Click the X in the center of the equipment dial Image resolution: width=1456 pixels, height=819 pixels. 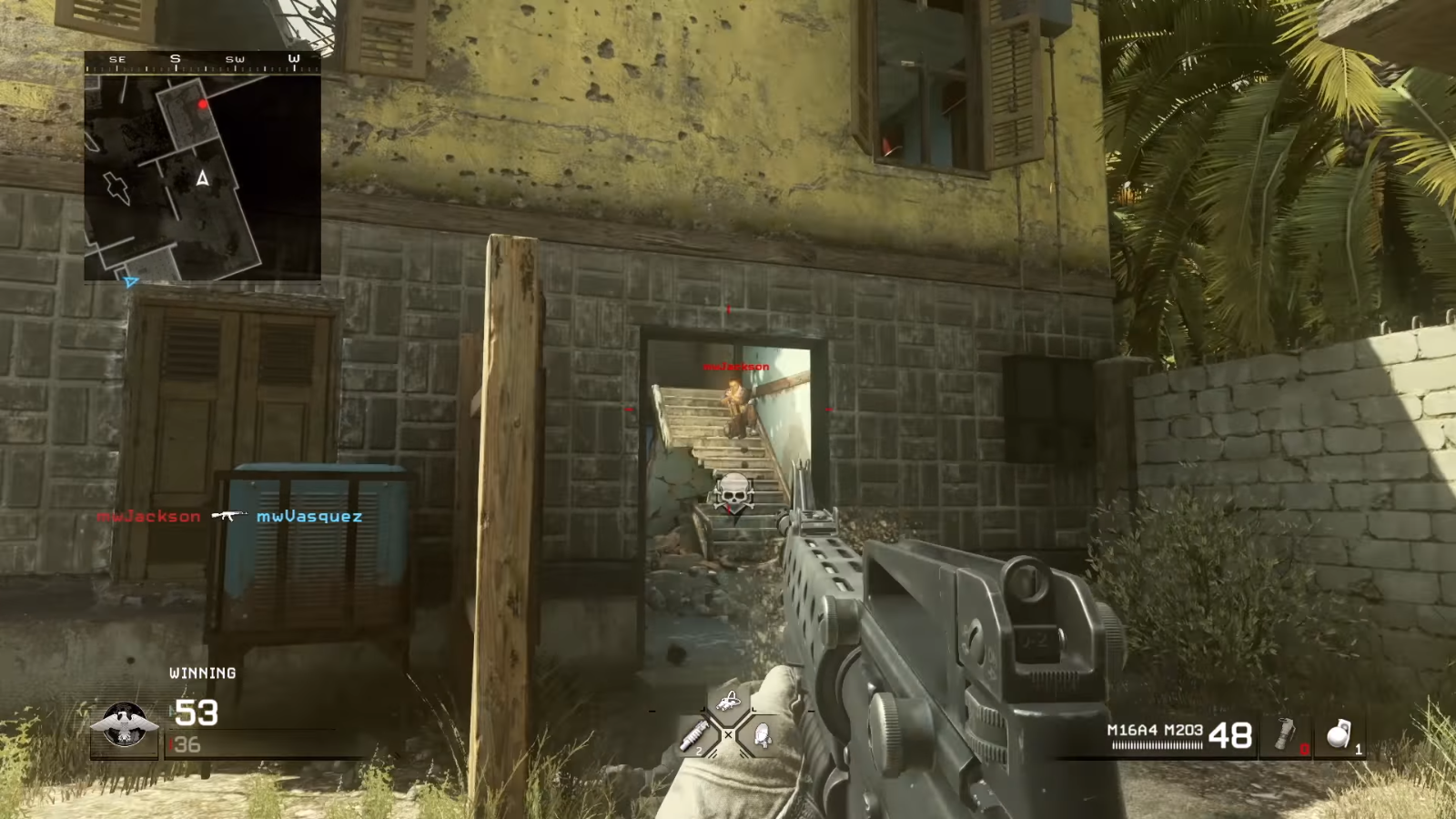(729, 734)
